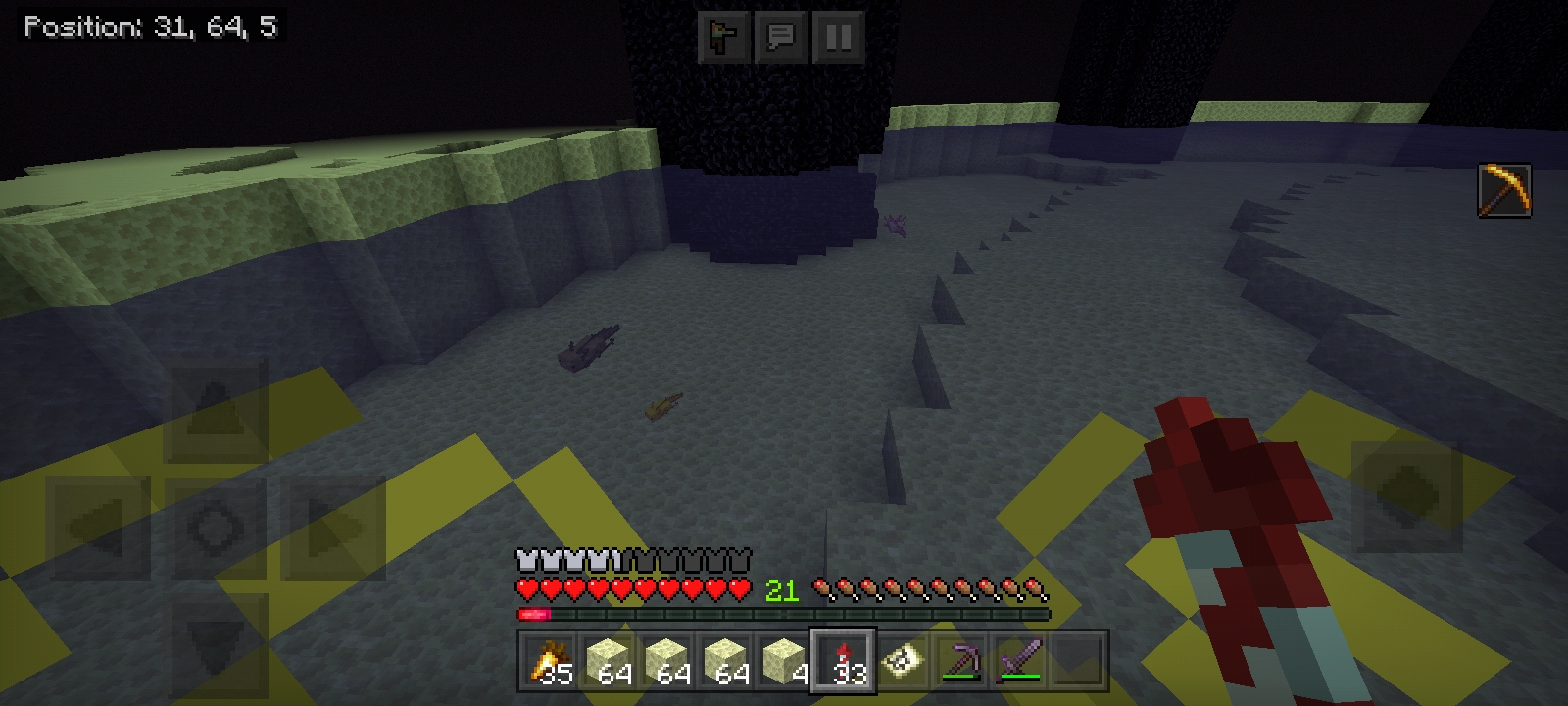The height and width of the screenshot is (706, 1568).
Task: Tap the move right arrow on the D-pad
Action: coord(333,528)
